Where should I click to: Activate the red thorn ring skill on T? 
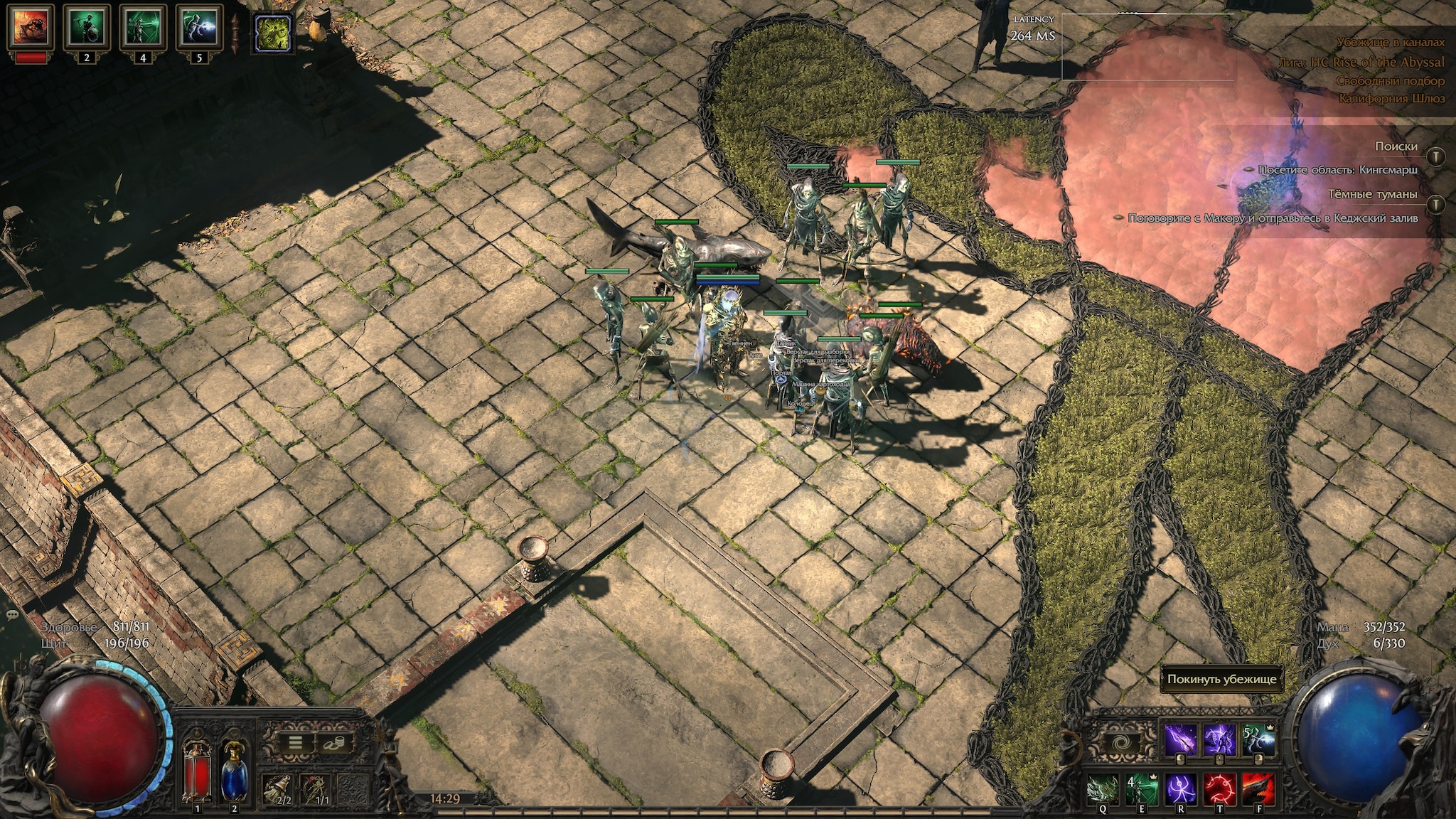click(x=1219, y=788)
